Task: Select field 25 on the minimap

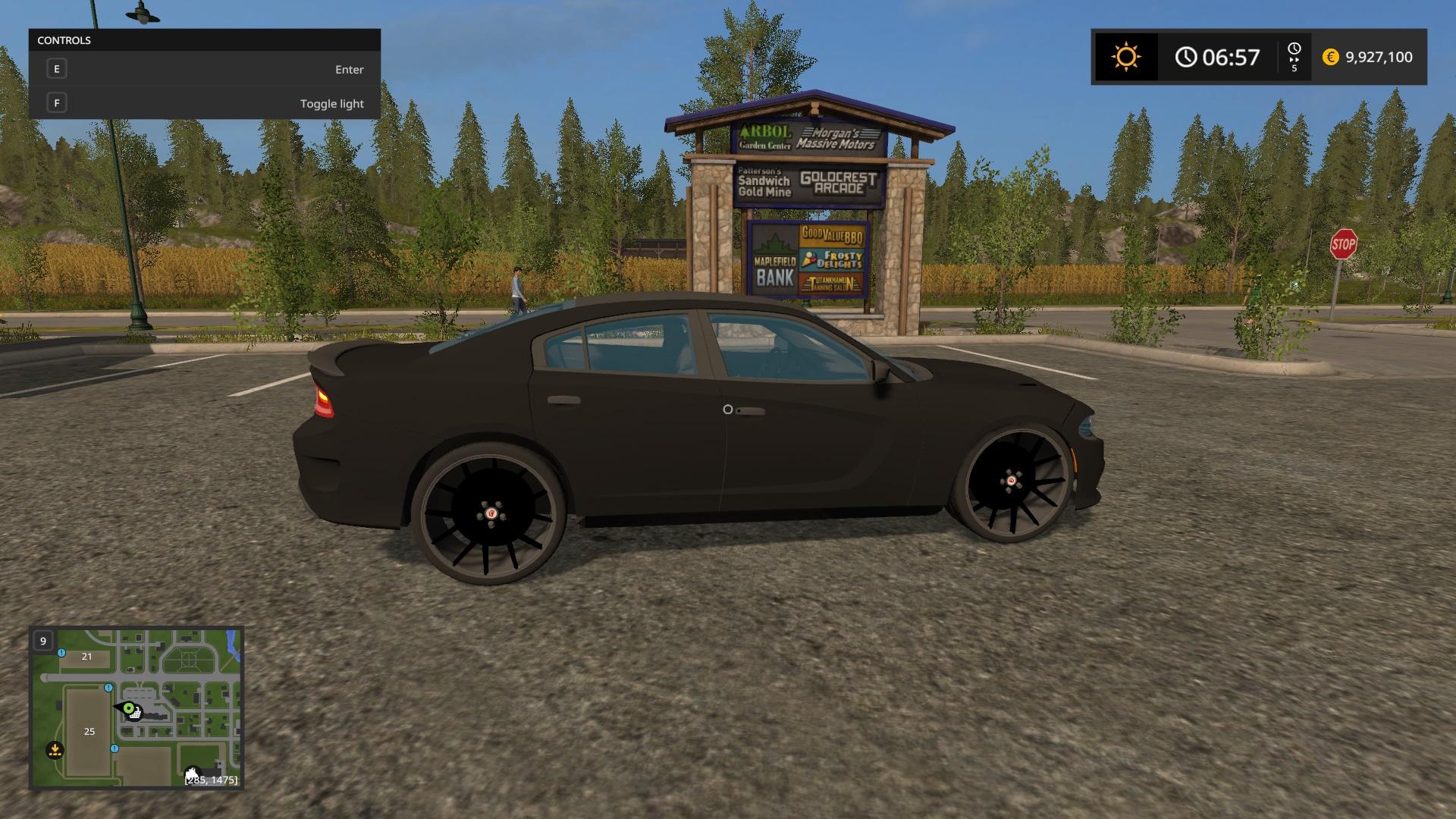Action: click(89, 731)
